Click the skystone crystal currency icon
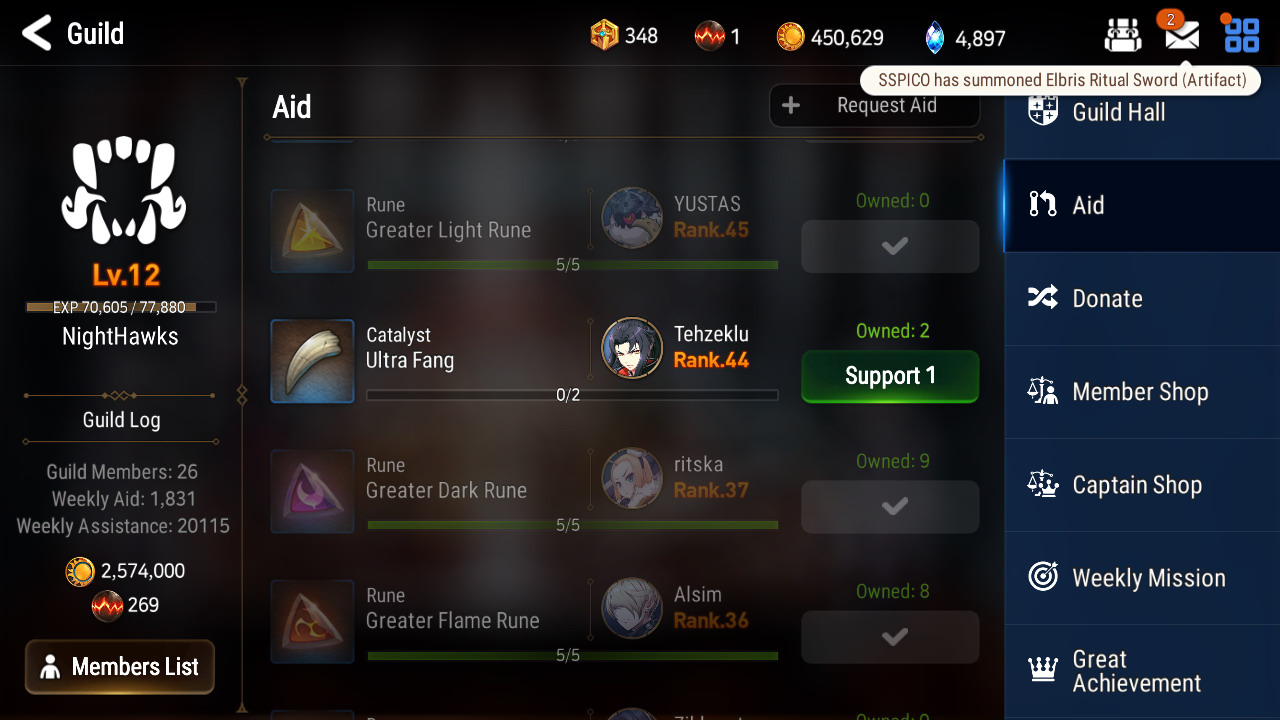The image size is (1280, 720). 935,38
